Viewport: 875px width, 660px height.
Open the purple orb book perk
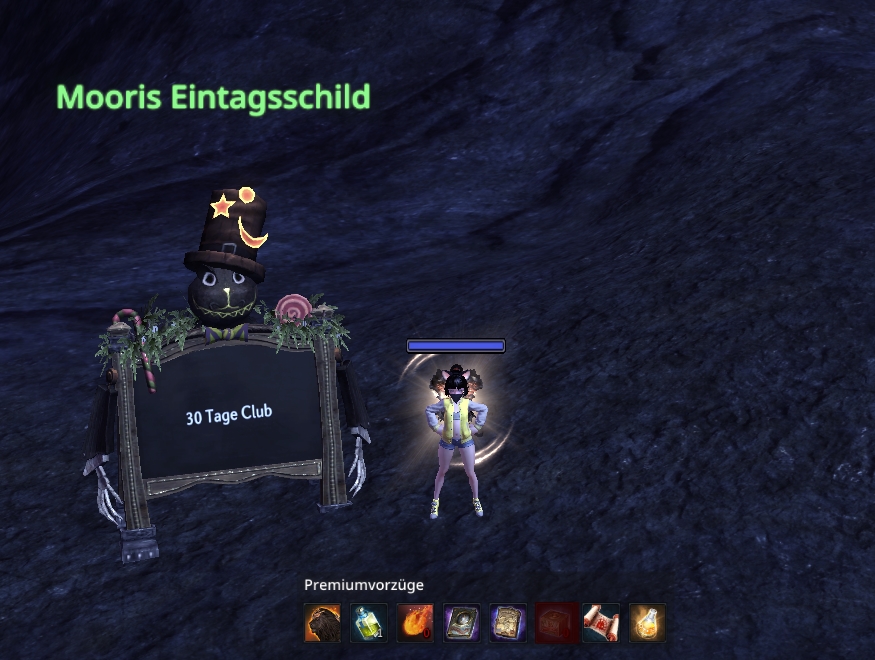462,623
